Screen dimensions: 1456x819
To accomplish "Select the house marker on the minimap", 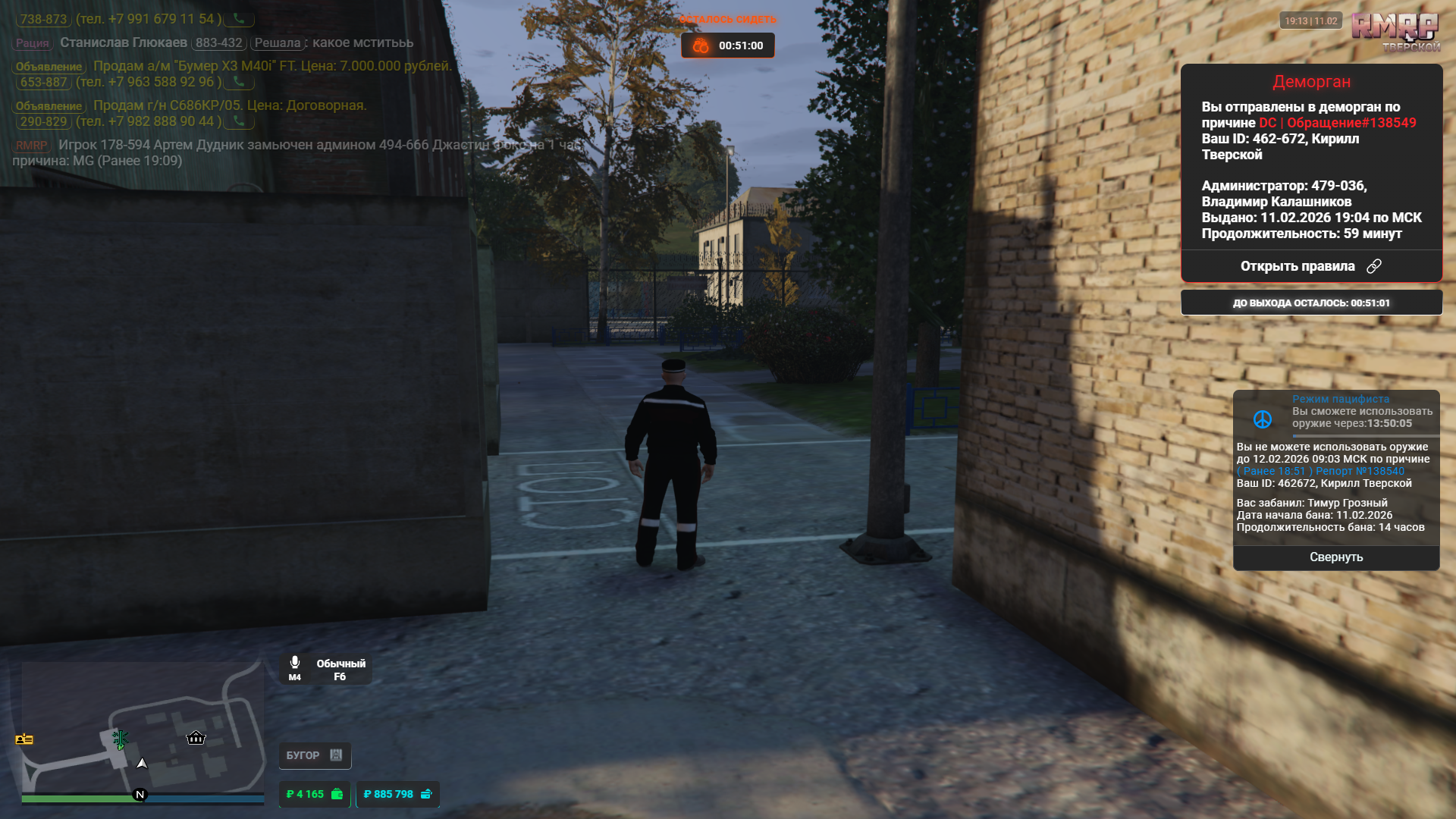I will [x=196, y=737].
